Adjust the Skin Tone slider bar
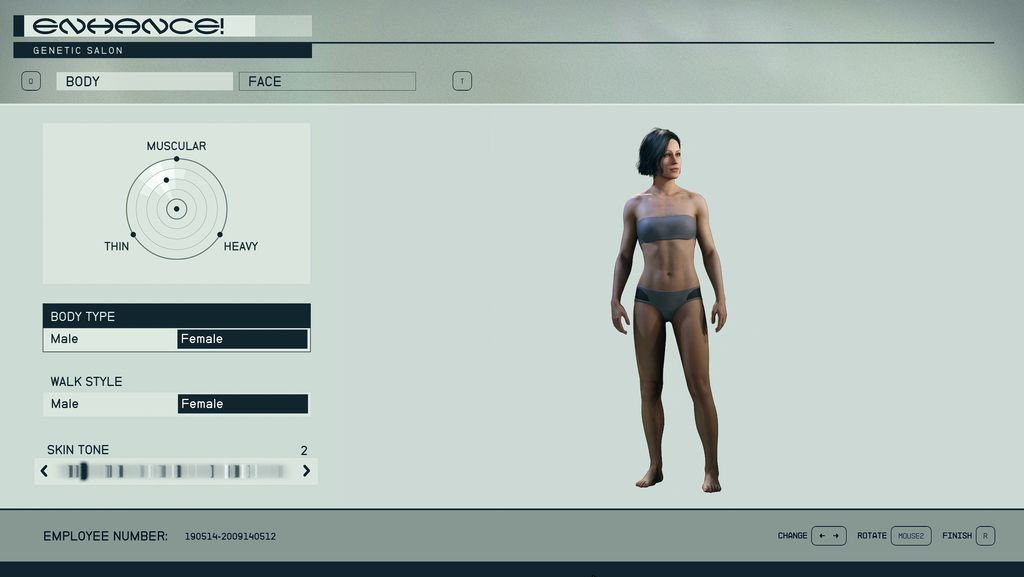The image size is (1024, 577). click(175, 471)
